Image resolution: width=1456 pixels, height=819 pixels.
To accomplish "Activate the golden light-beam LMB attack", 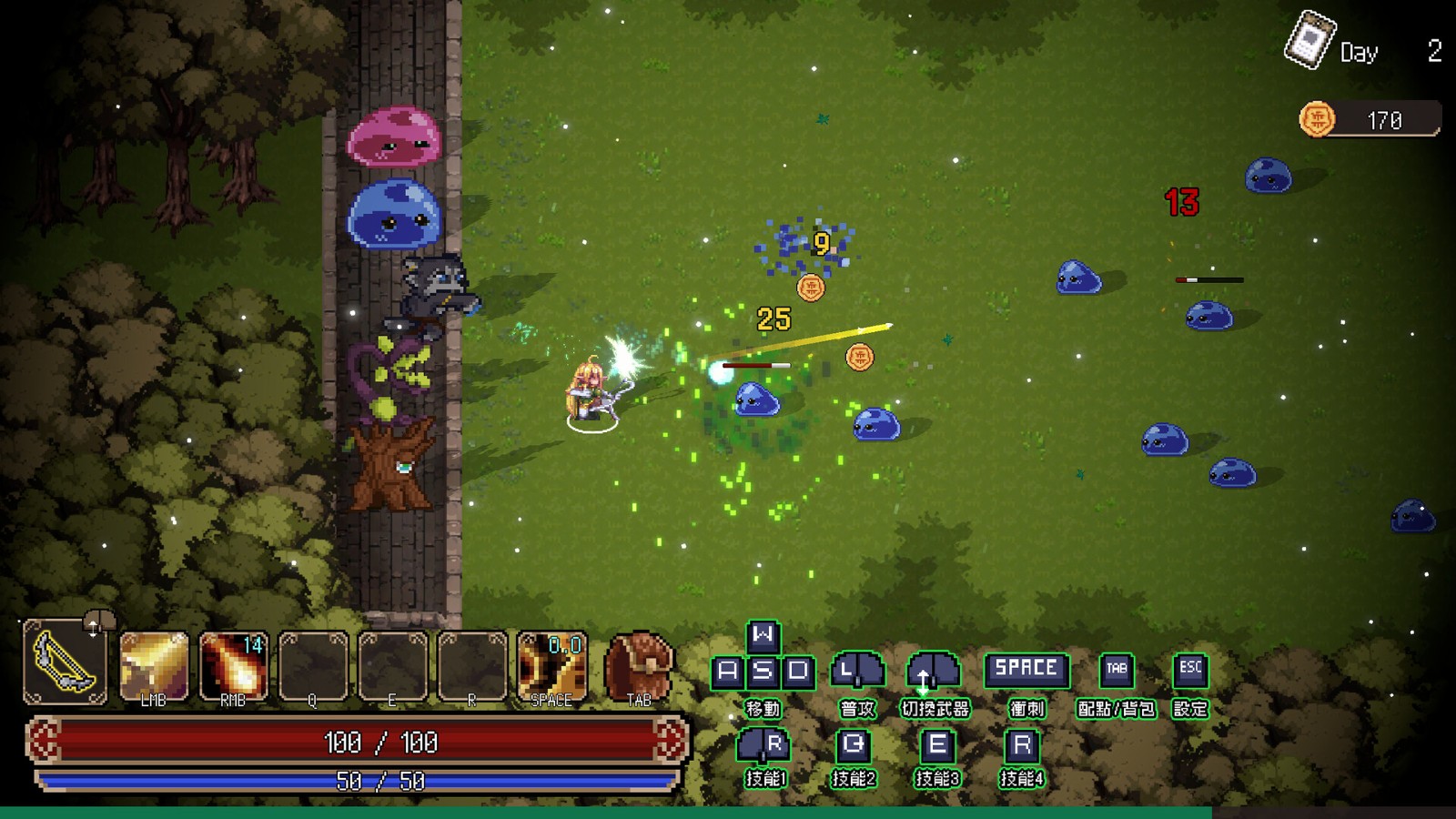I will click(154, 666).
